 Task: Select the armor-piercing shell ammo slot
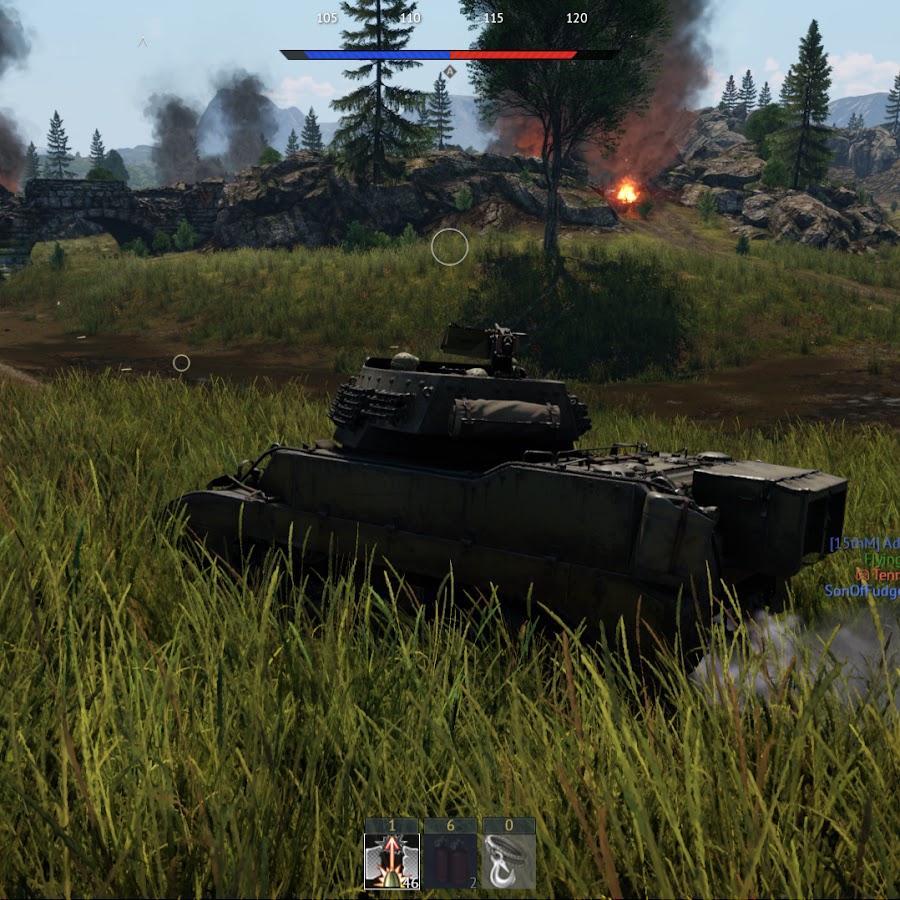pyautogui.click(x=391, y=861)
